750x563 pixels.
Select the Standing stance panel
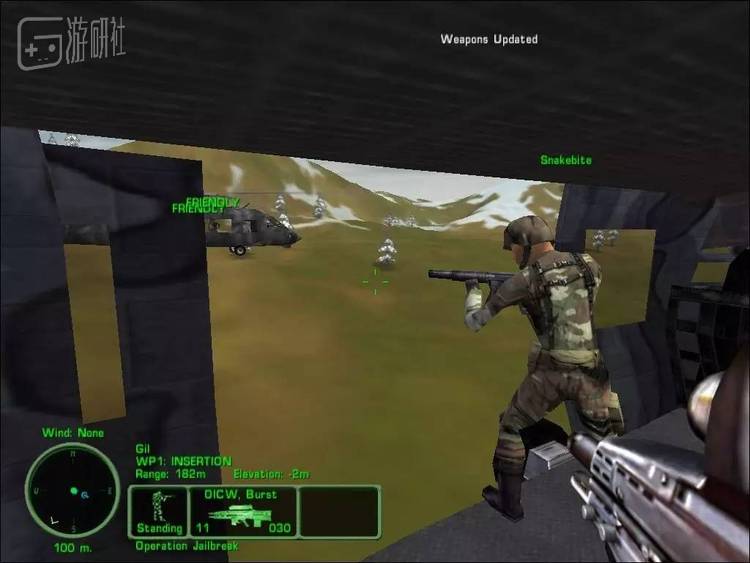pos(159,511)
